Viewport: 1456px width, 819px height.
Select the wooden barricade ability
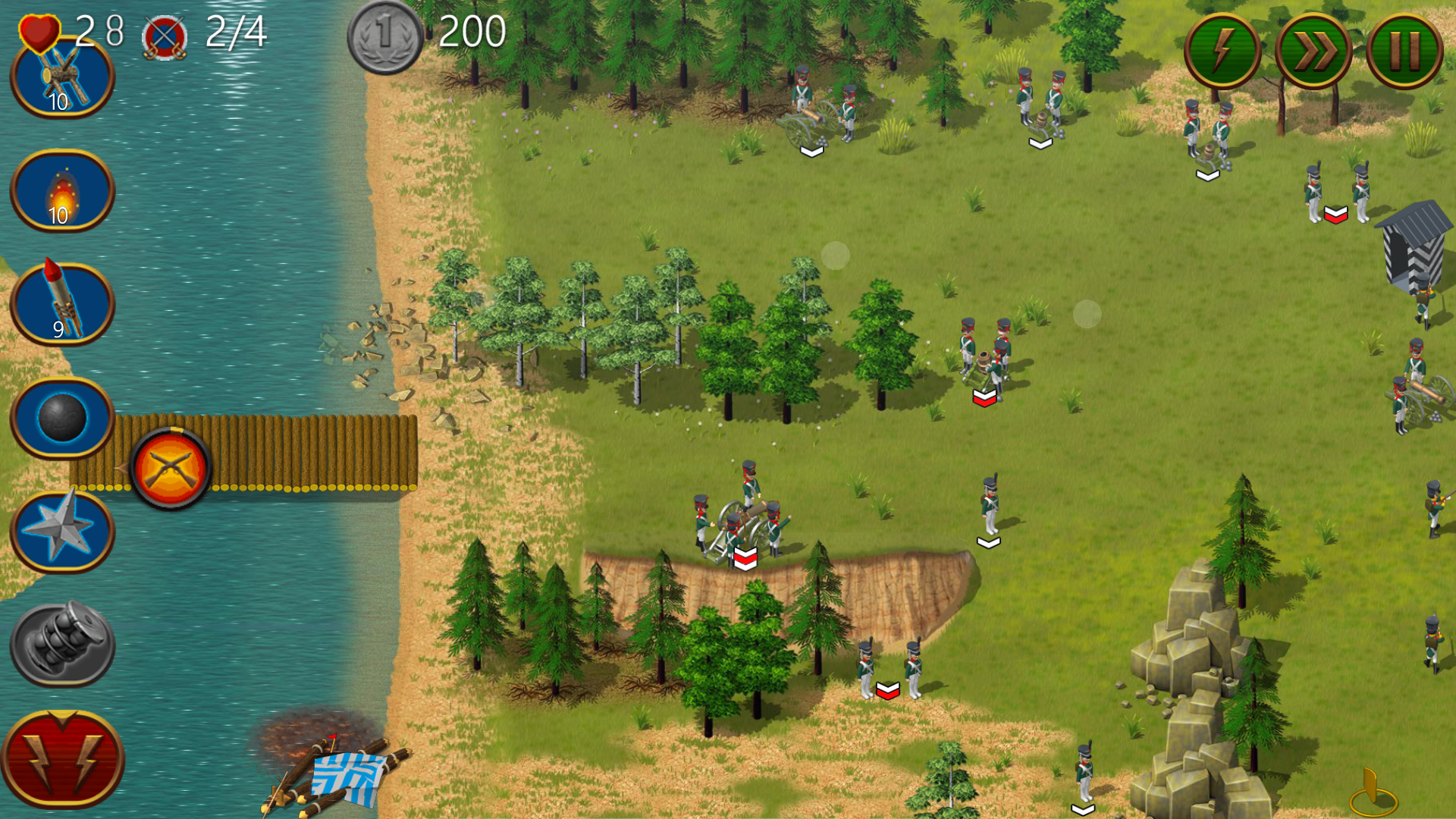click(62, 79)
